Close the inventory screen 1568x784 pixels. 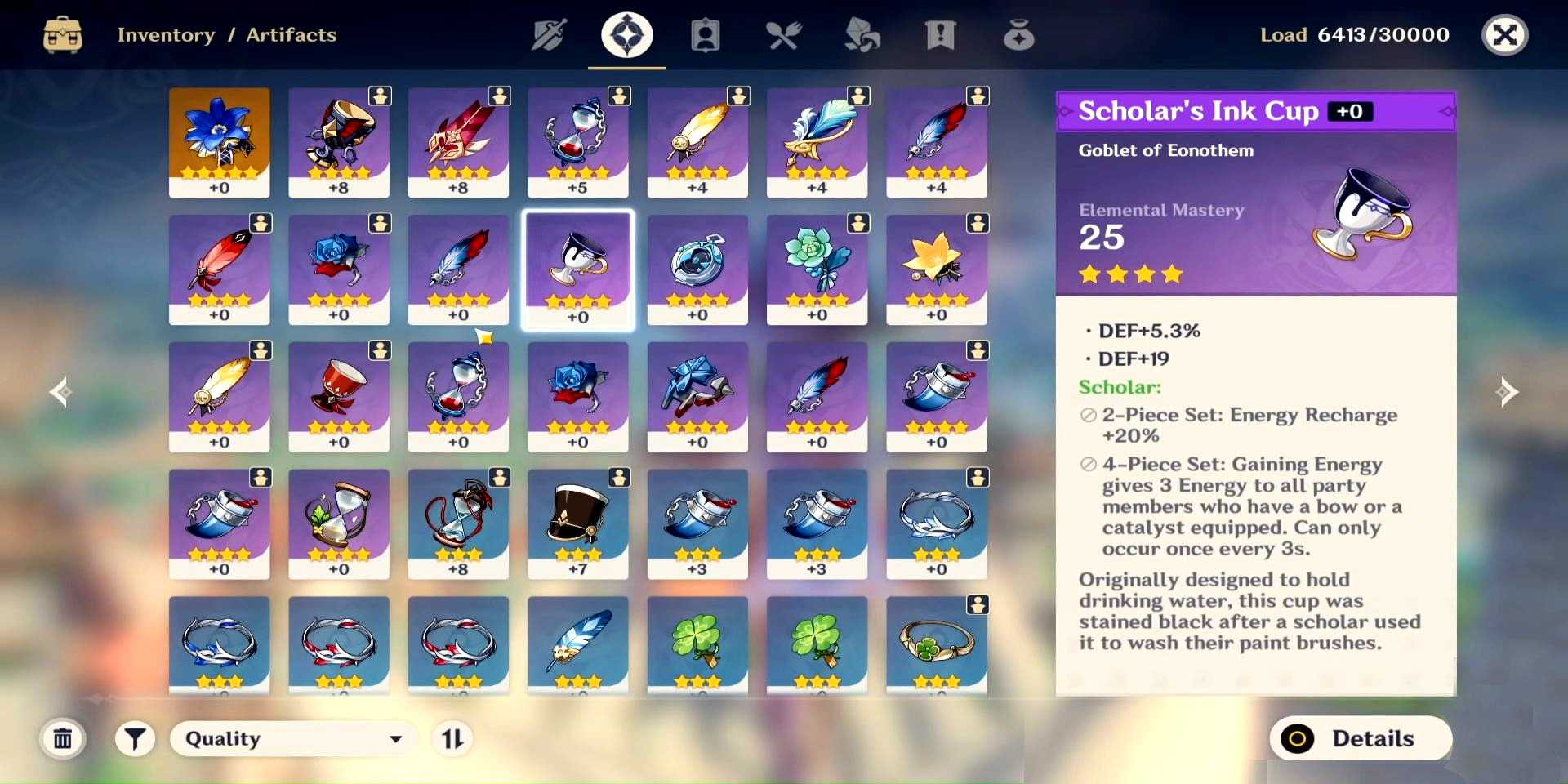pyautogui.click(x=1504, y=35)
